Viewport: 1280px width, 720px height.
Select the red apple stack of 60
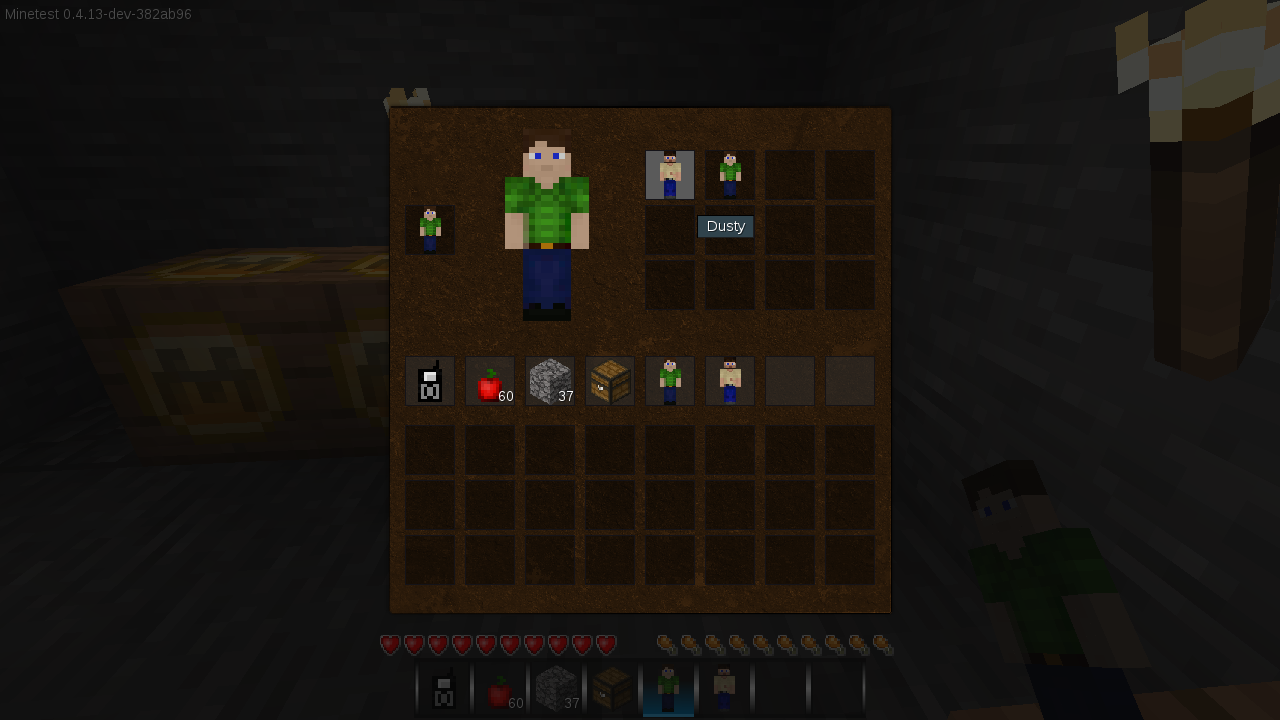490,380
